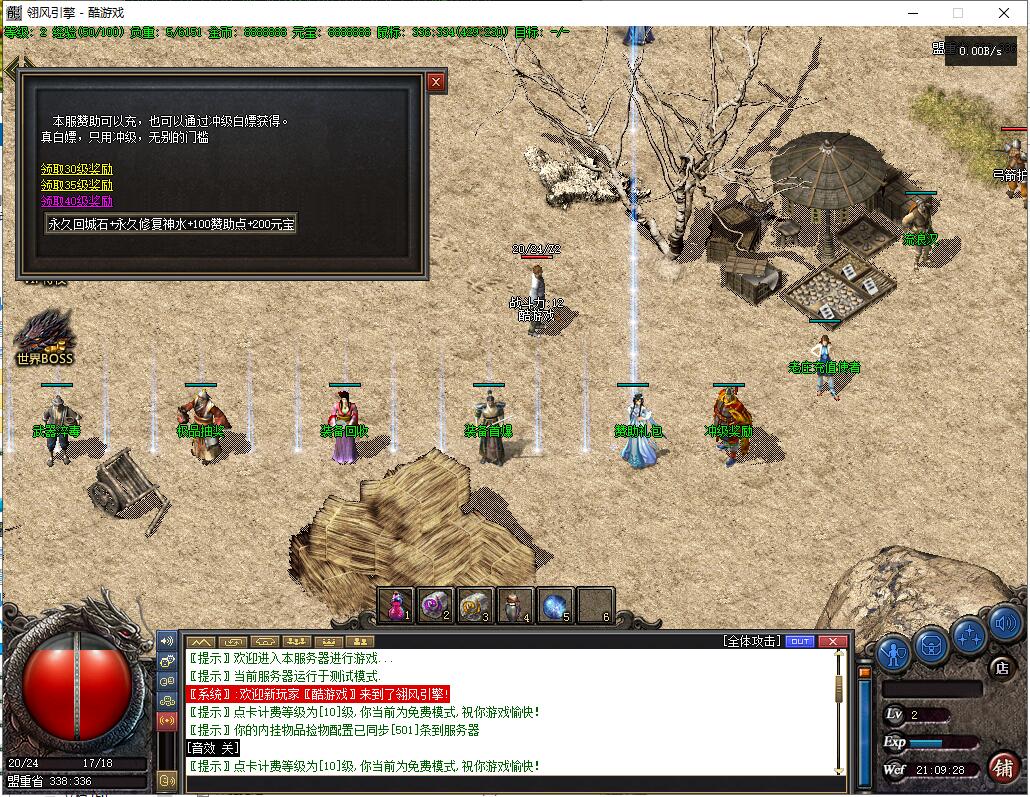
Task: Open the 世界BOSS dragon icon
Action: [x=44, y=335]
